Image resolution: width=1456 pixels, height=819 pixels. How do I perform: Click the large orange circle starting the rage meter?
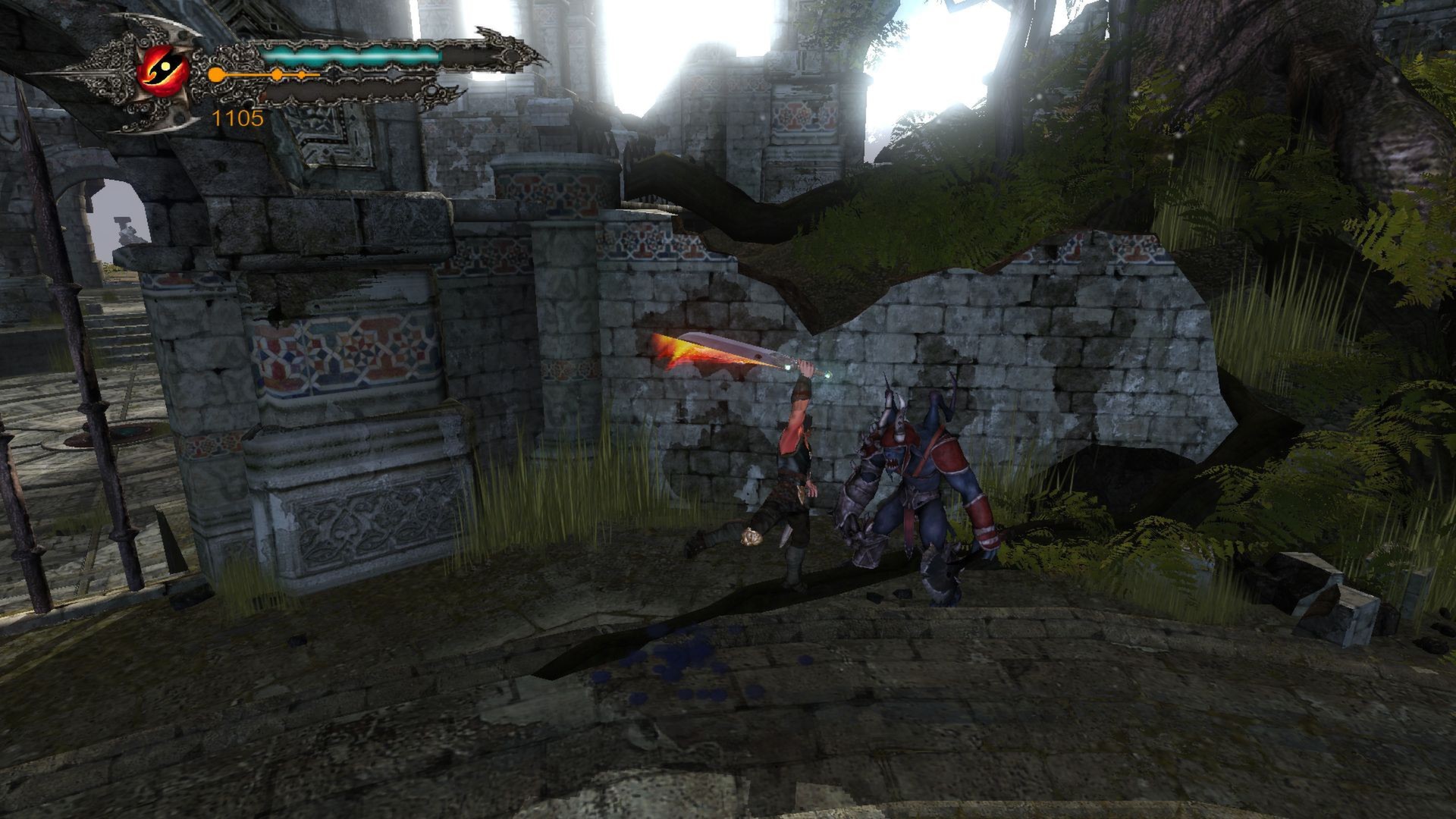point(215,73)
